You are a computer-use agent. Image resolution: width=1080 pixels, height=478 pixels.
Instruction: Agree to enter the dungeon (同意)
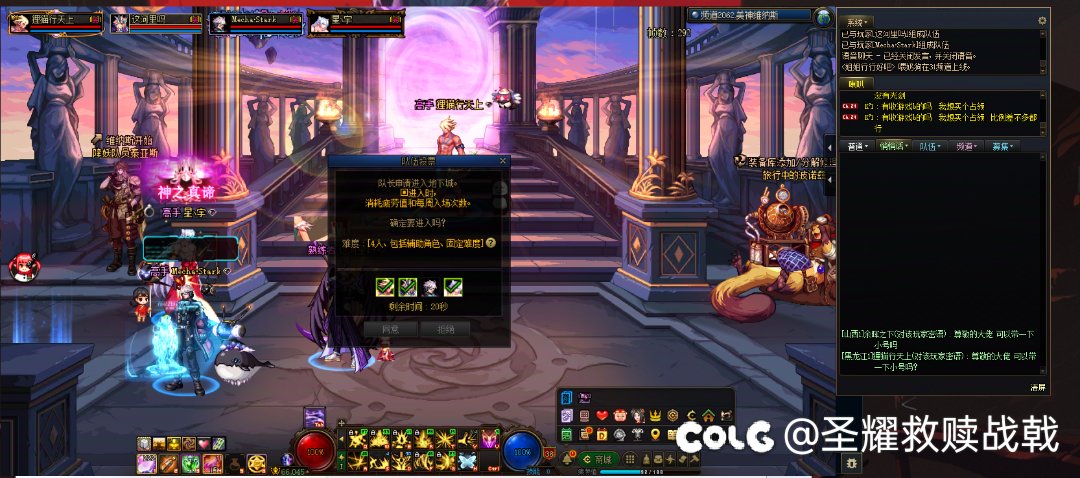point(391,328)
